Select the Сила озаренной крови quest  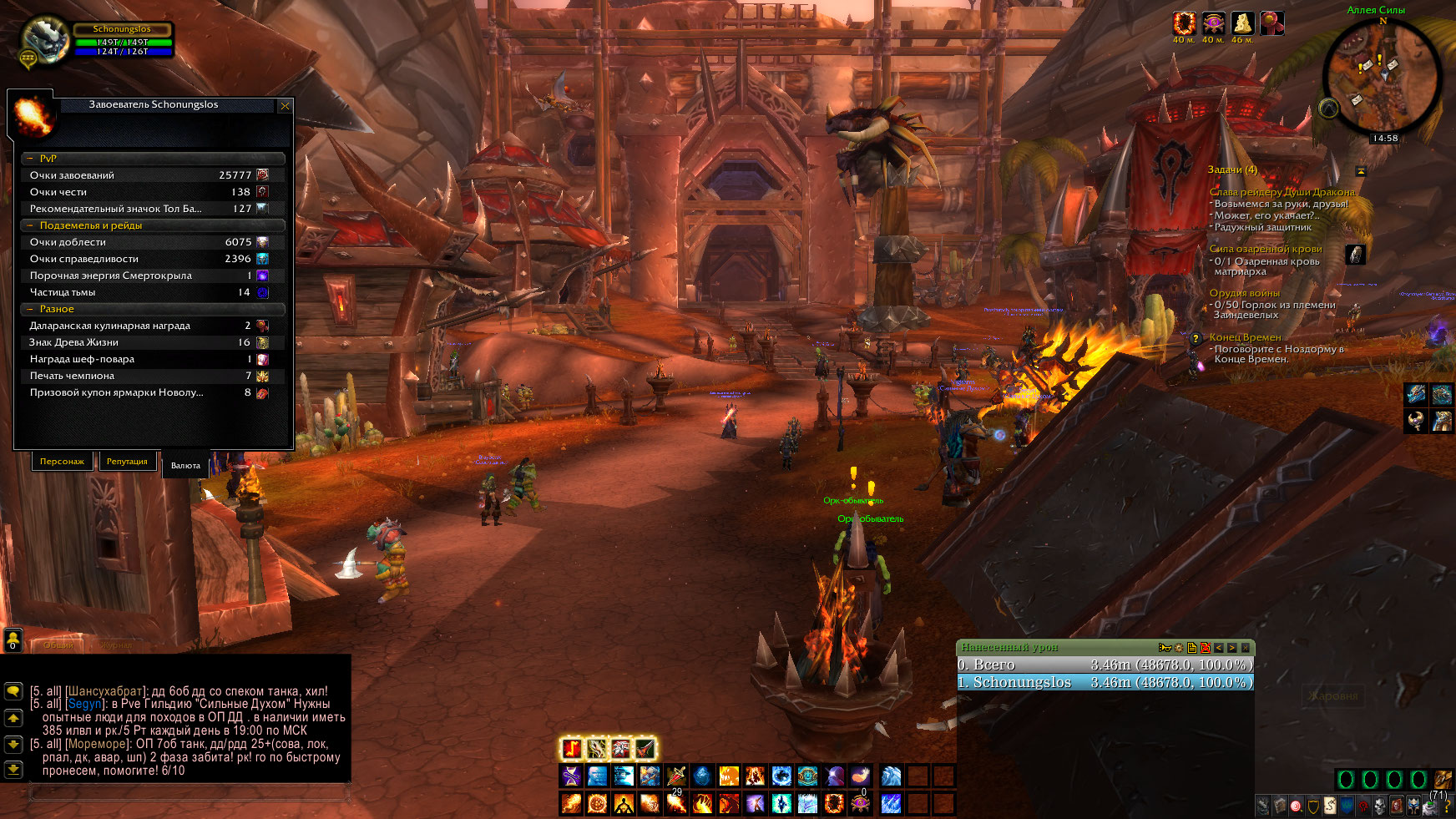pos(1265,249)
